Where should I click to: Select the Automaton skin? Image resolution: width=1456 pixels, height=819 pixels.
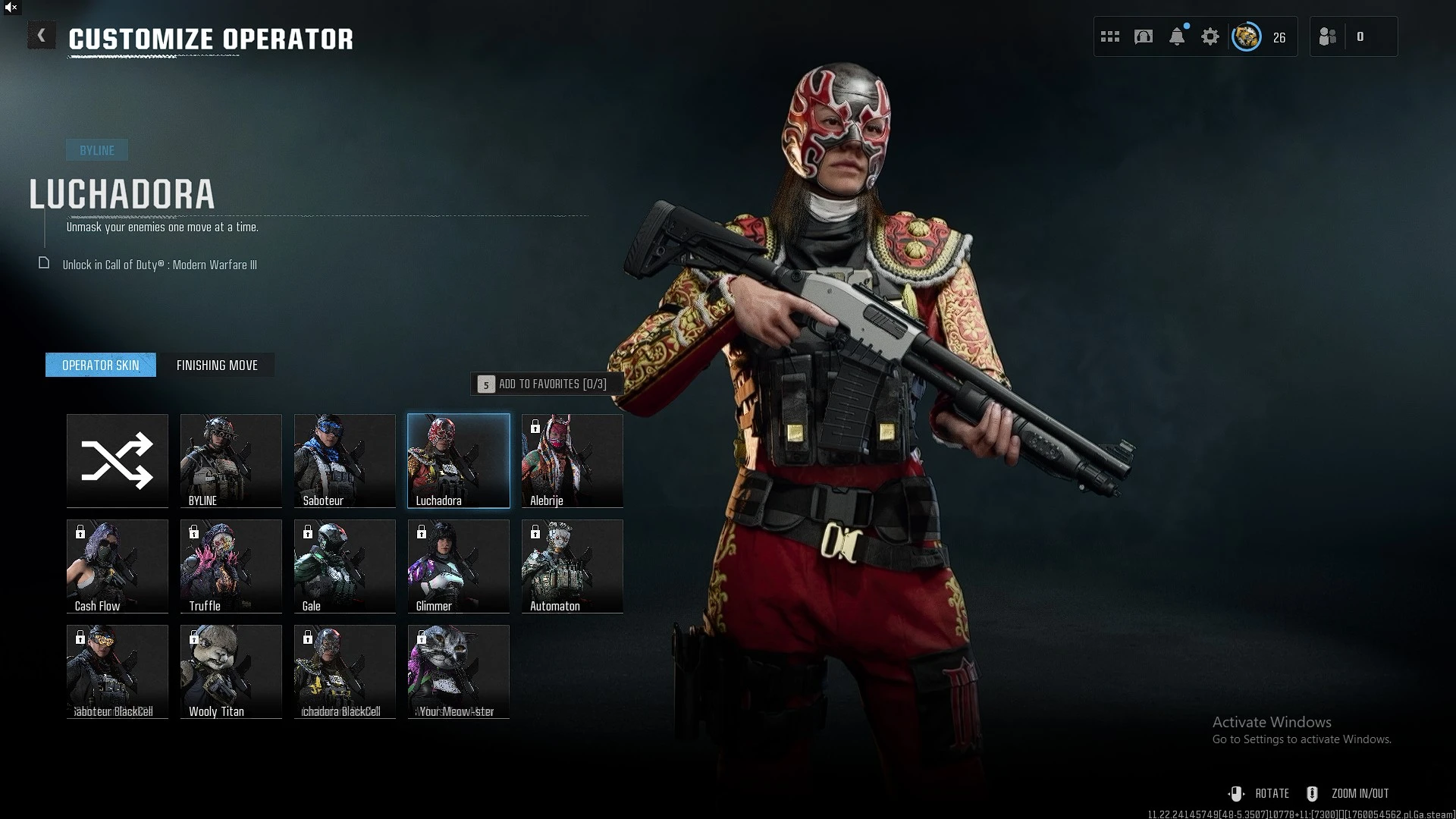pos(573,566)
